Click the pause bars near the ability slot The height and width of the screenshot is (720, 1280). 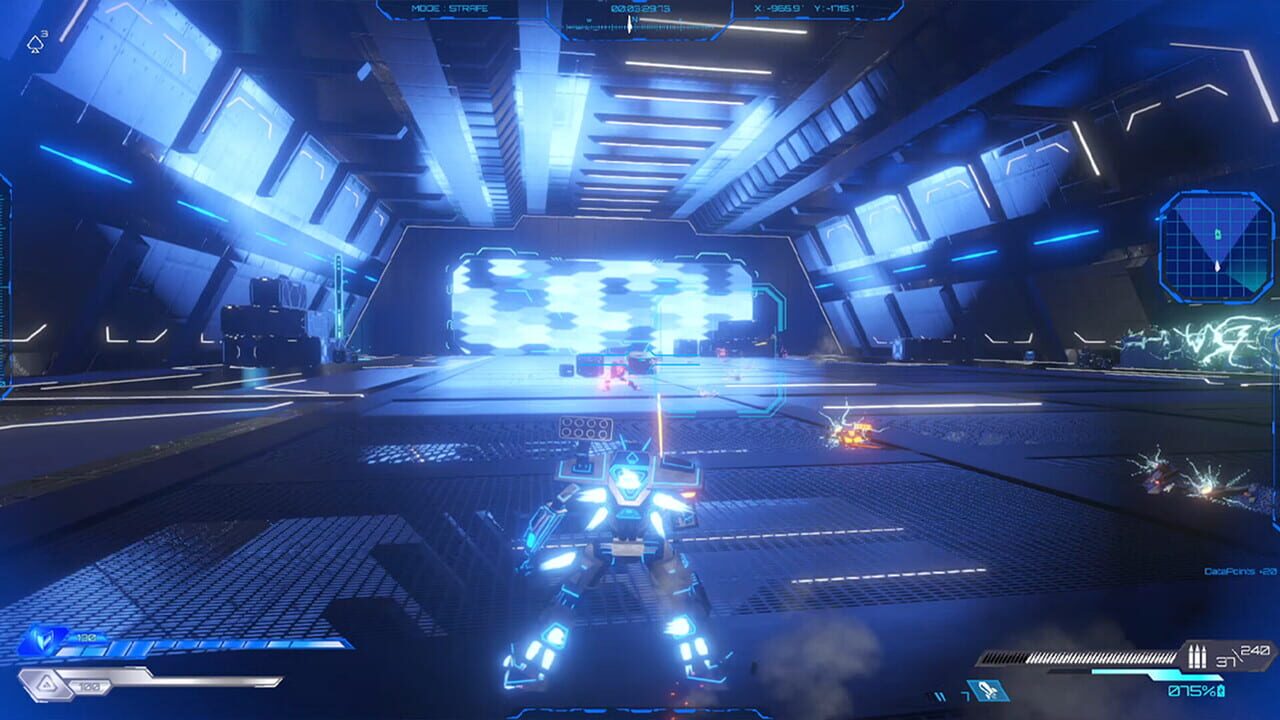click(940, 695)
